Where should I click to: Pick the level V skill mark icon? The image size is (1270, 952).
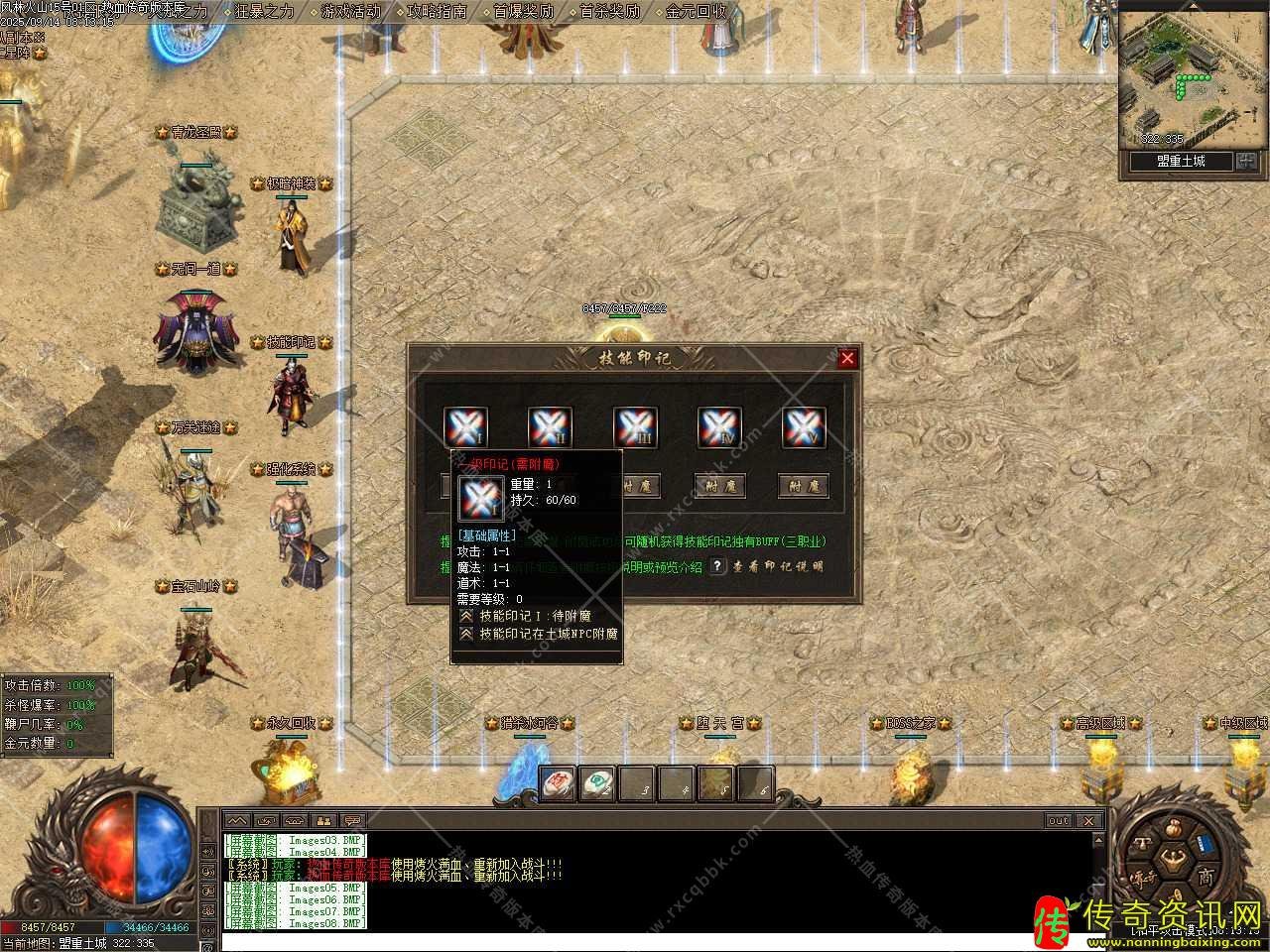coord(804,427)
